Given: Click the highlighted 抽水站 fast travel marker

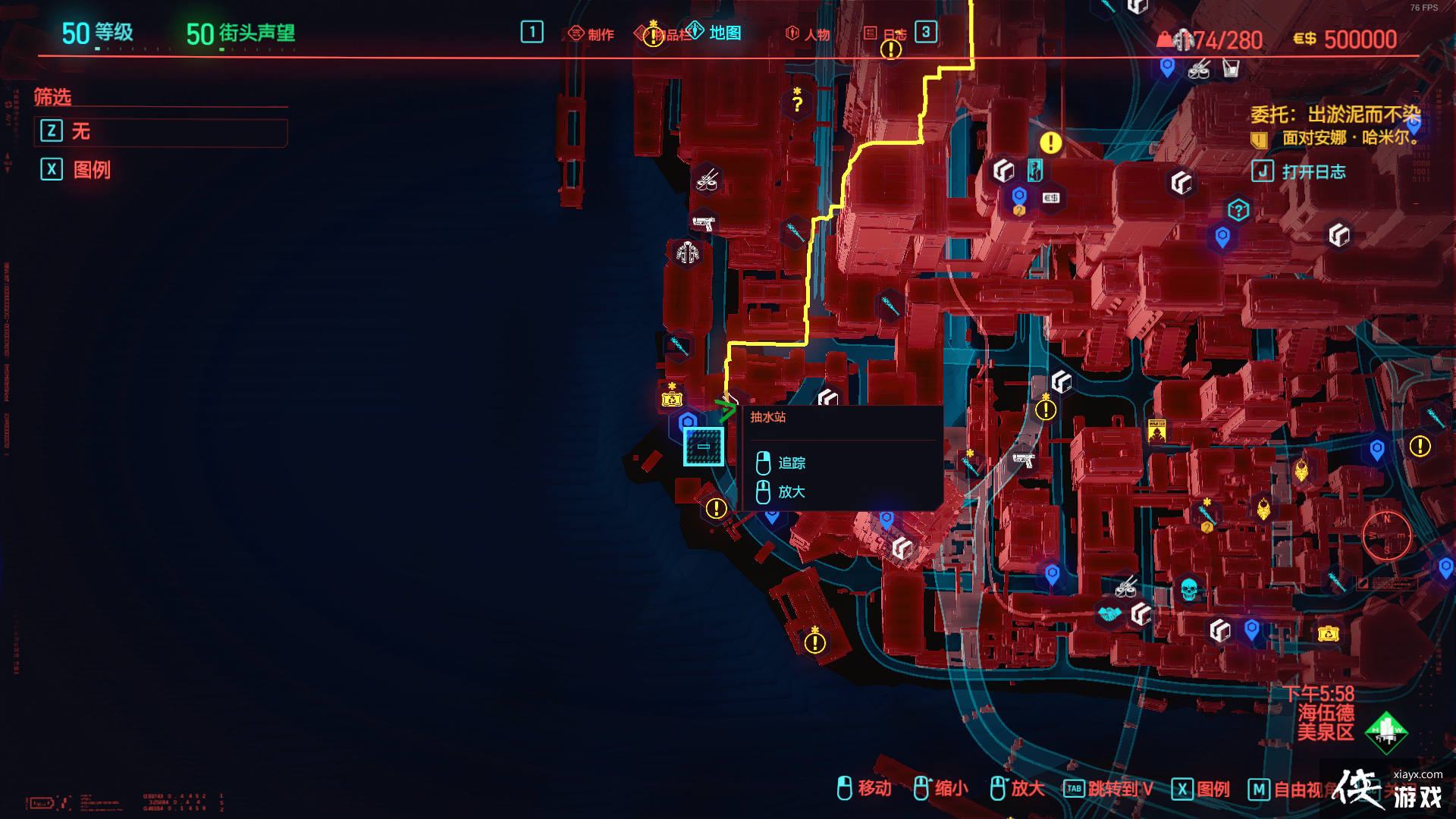Looking at the screenshot, I should tap(703, 447).
